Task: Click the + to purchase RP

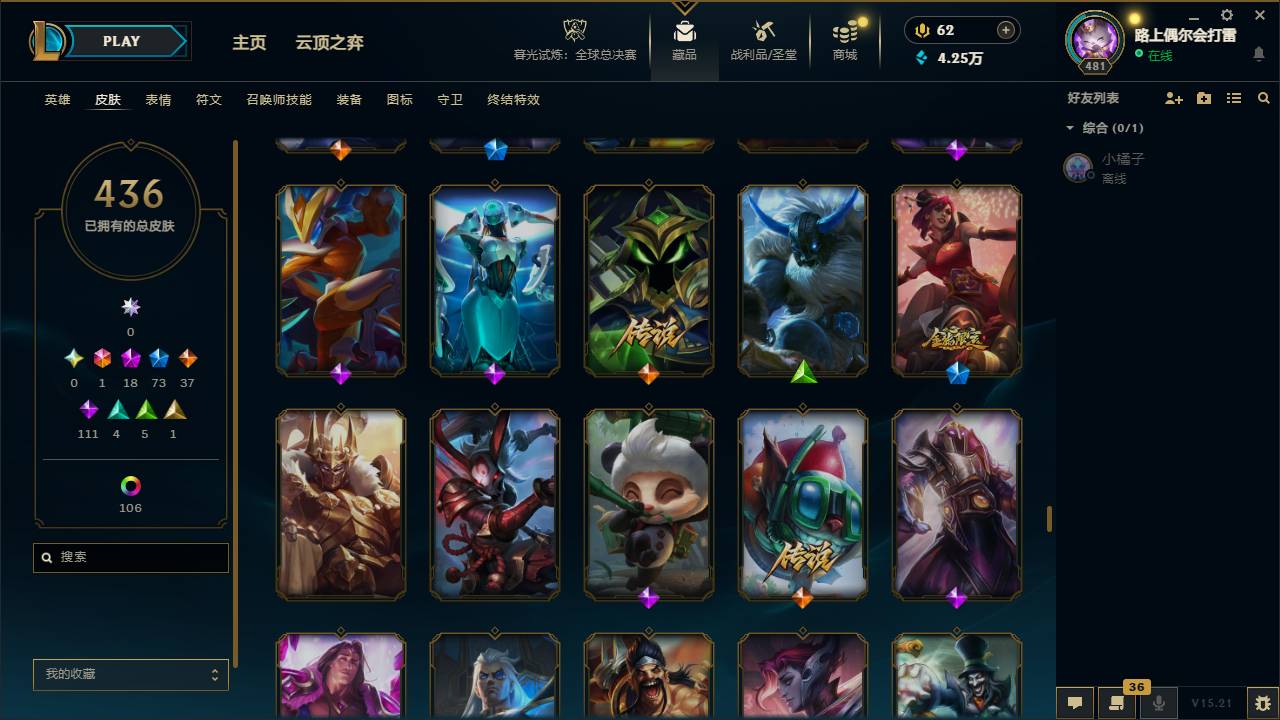Action: pyautogui.click(x=1004, y=30)
